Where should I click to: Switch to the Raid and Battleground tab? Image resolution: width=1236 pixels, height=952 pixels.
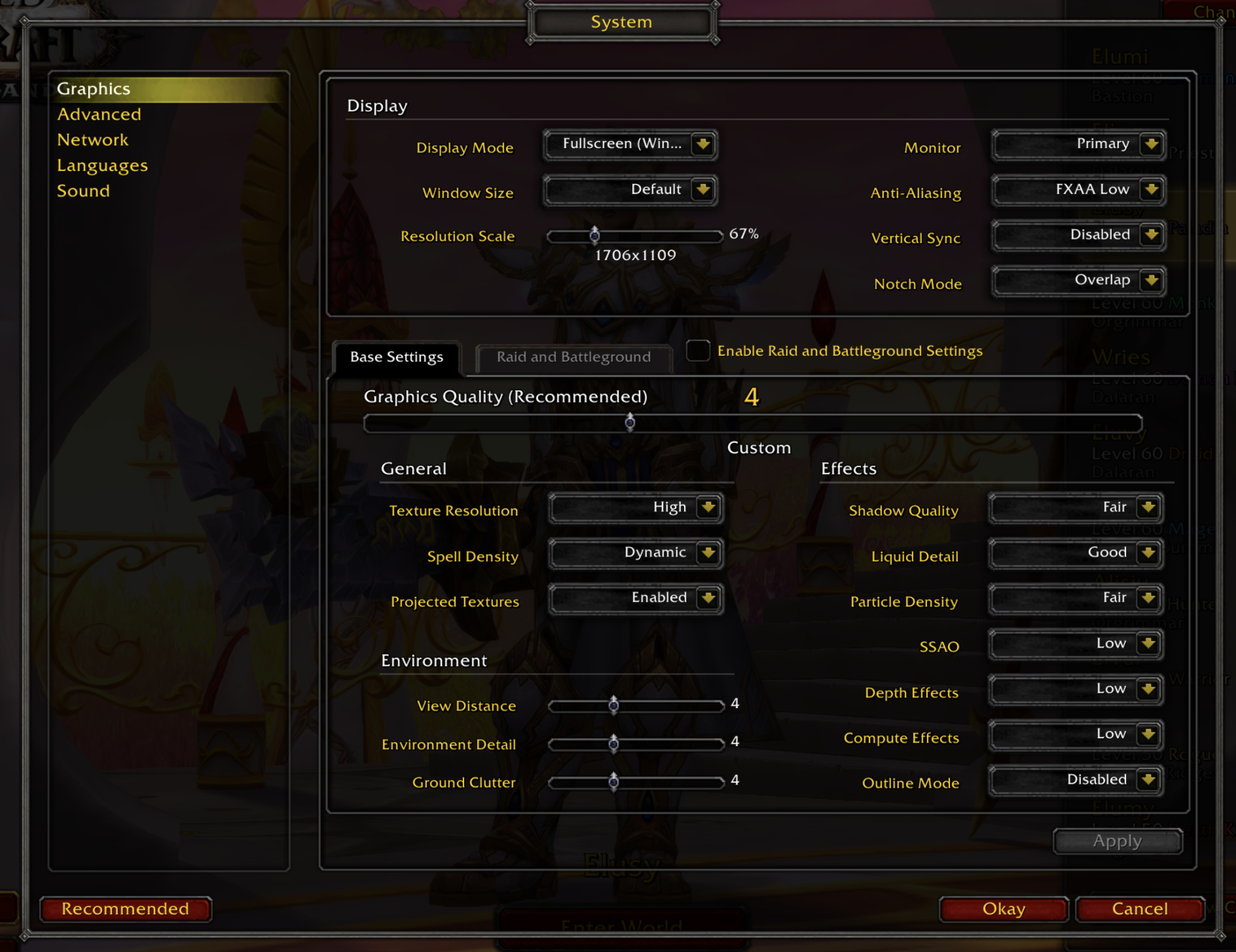click(573, 357)
